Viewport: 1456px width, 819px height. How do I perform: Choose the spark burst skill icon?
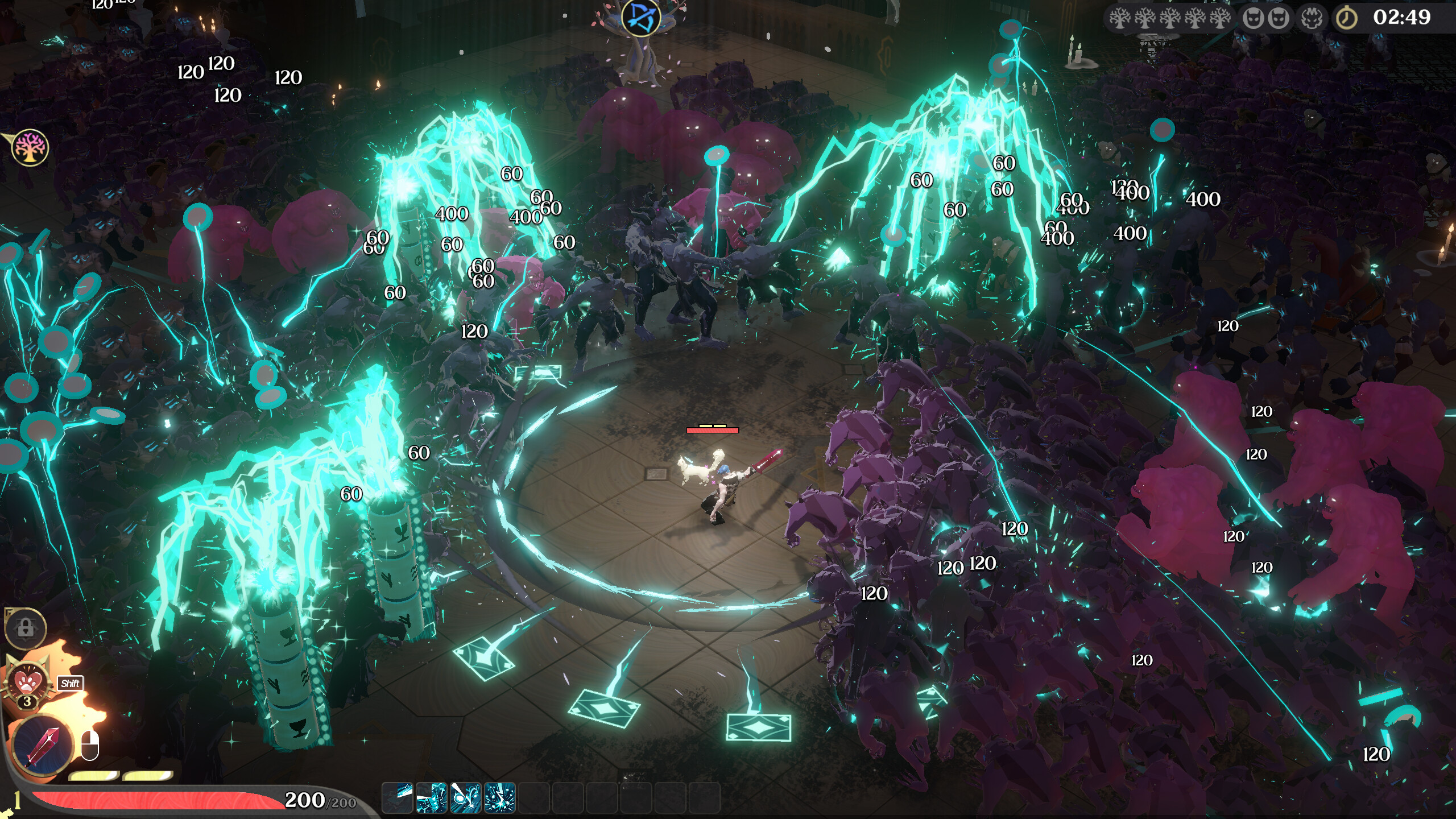click(499, 797)
